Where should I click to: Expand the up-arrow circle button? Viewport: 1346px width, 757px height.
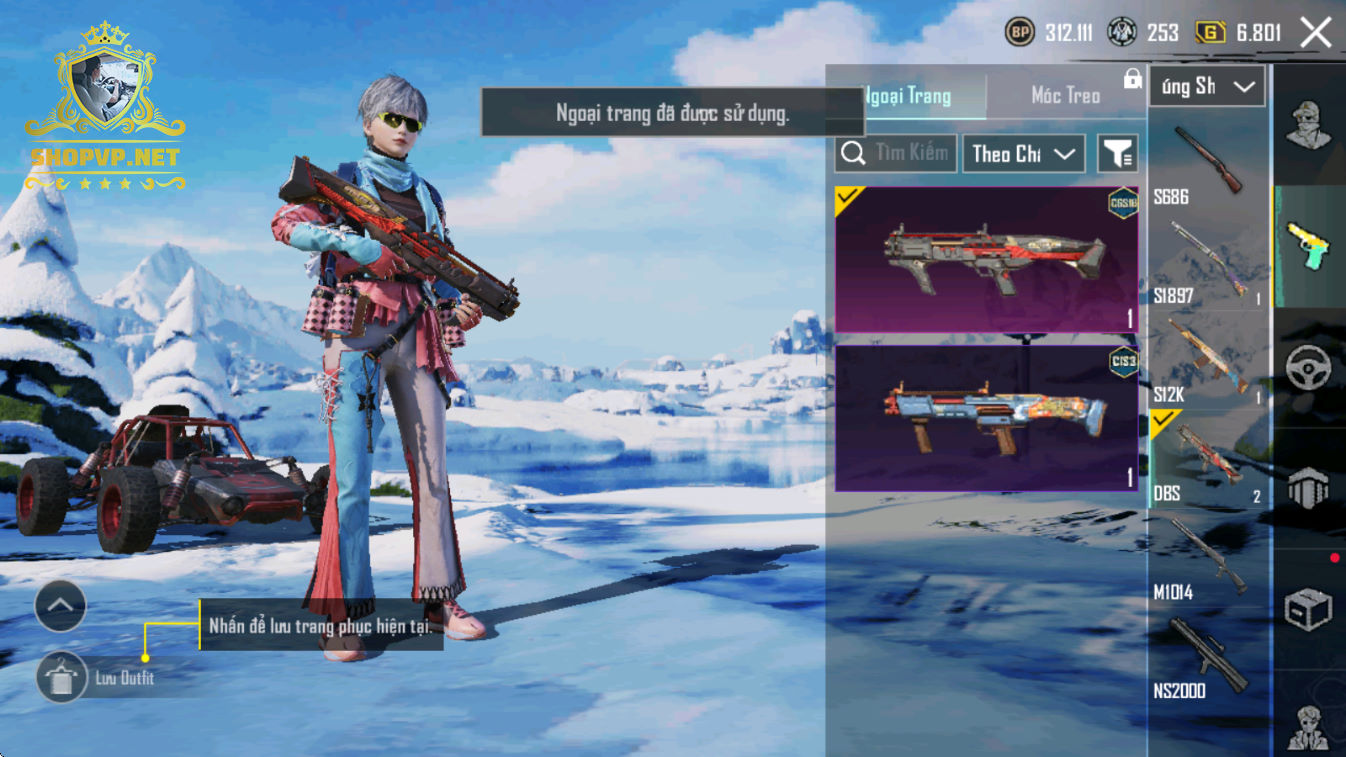[x=61, y=605]
